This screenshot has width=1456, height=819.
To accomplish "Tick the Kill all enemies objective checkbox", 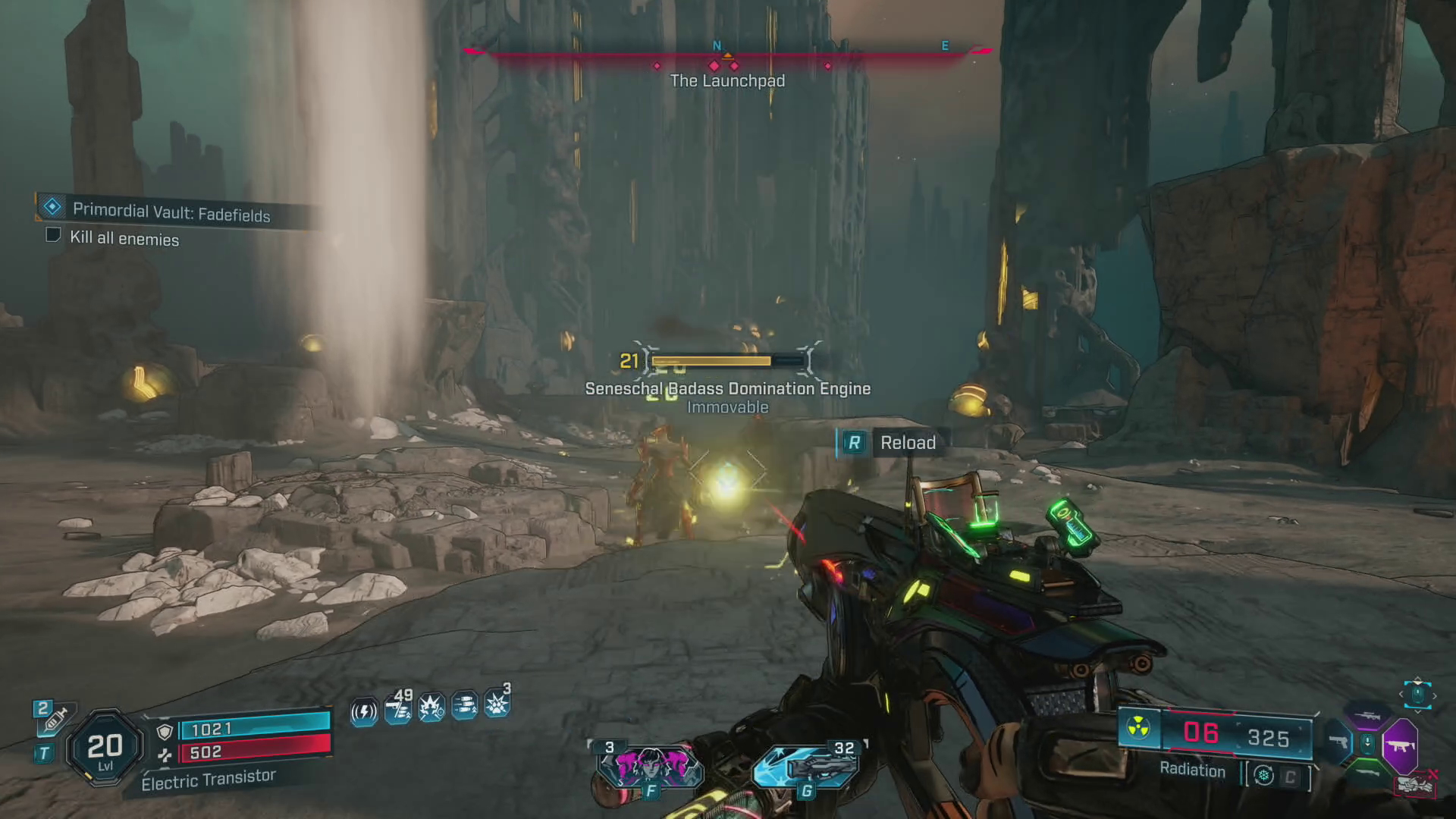I will click(53, 235).
